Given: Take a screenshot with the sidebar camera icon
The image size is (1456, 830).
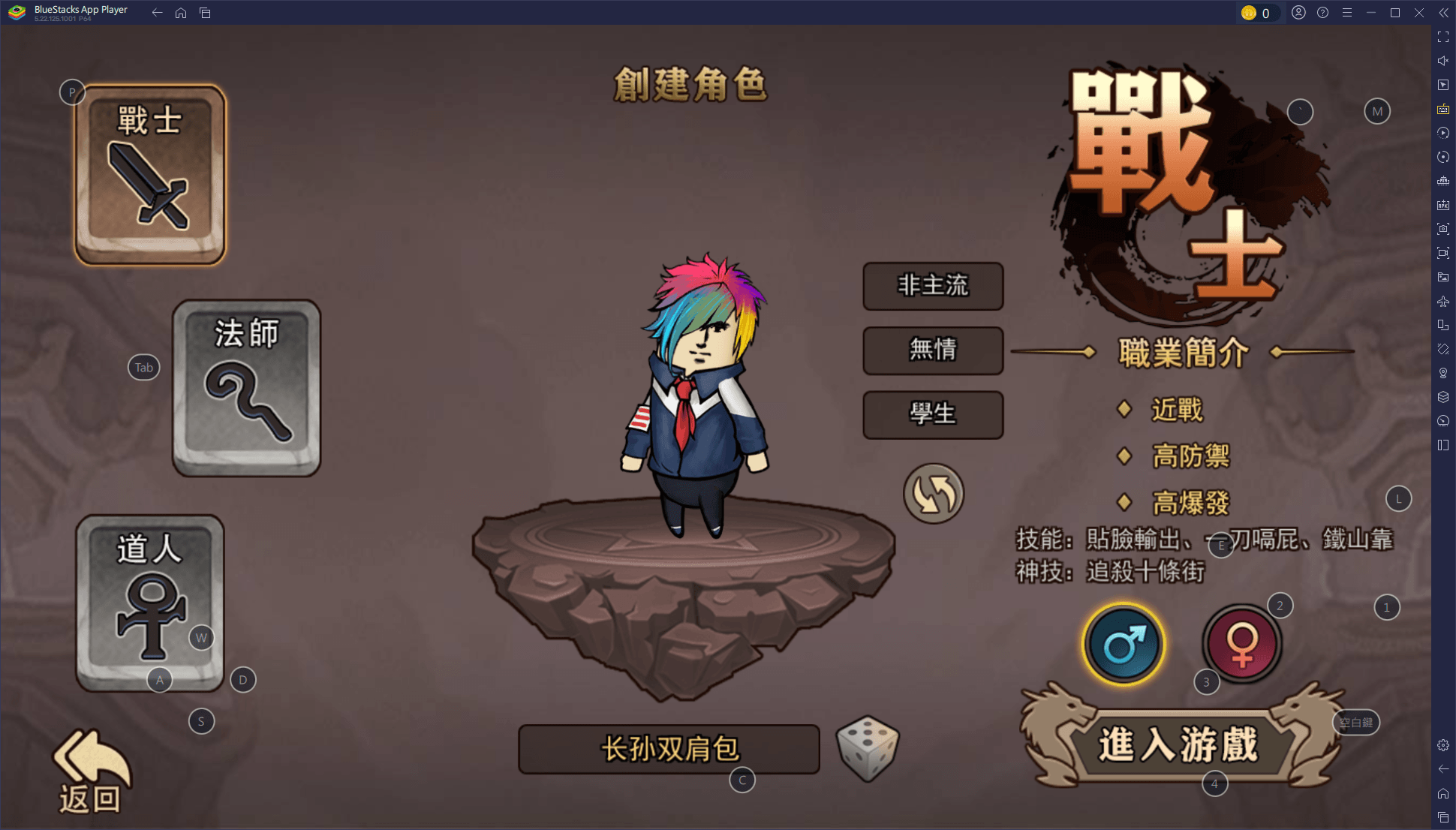Looking at the screenshot, I should 1442,229.
